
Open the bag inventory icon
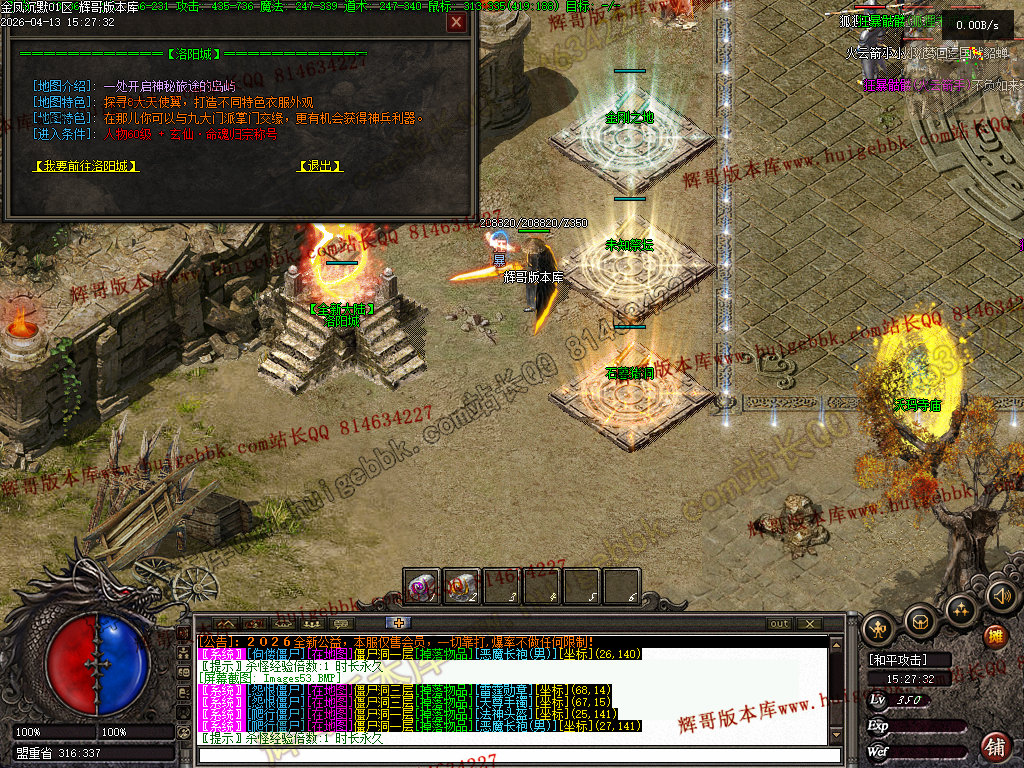tap(920, 620)
